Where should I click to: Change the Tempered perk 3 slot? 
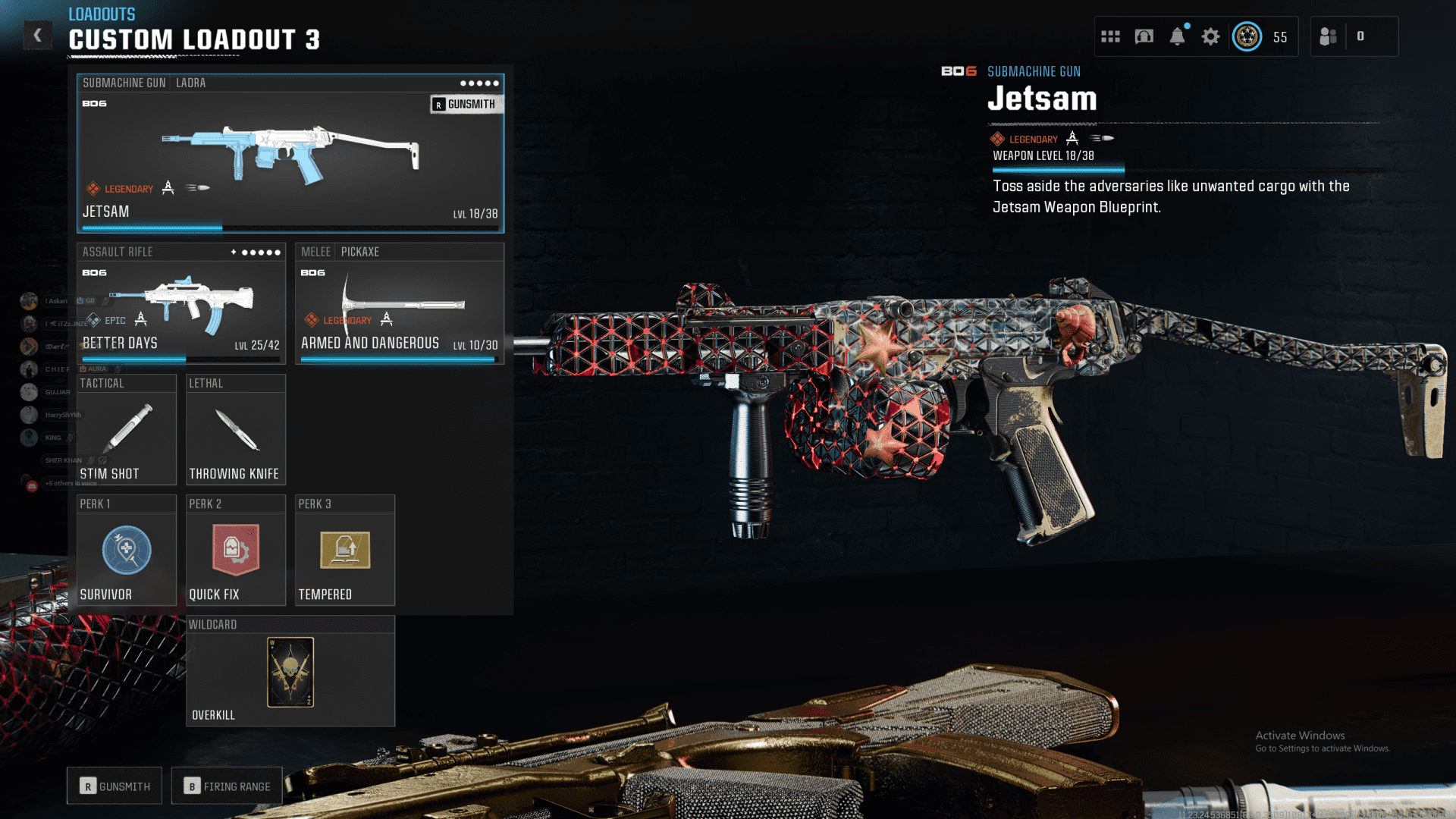pyautogui.click(x=345, y=551)
